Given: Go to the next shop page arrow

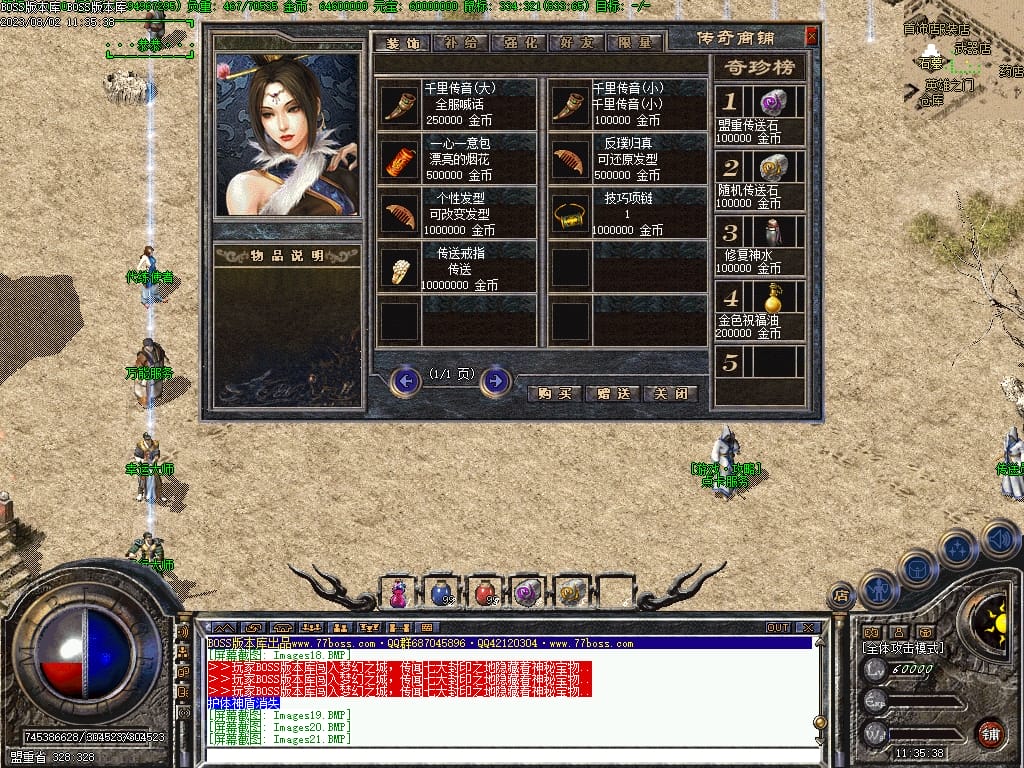Looking at the screenshot, I should pos(496,381).
